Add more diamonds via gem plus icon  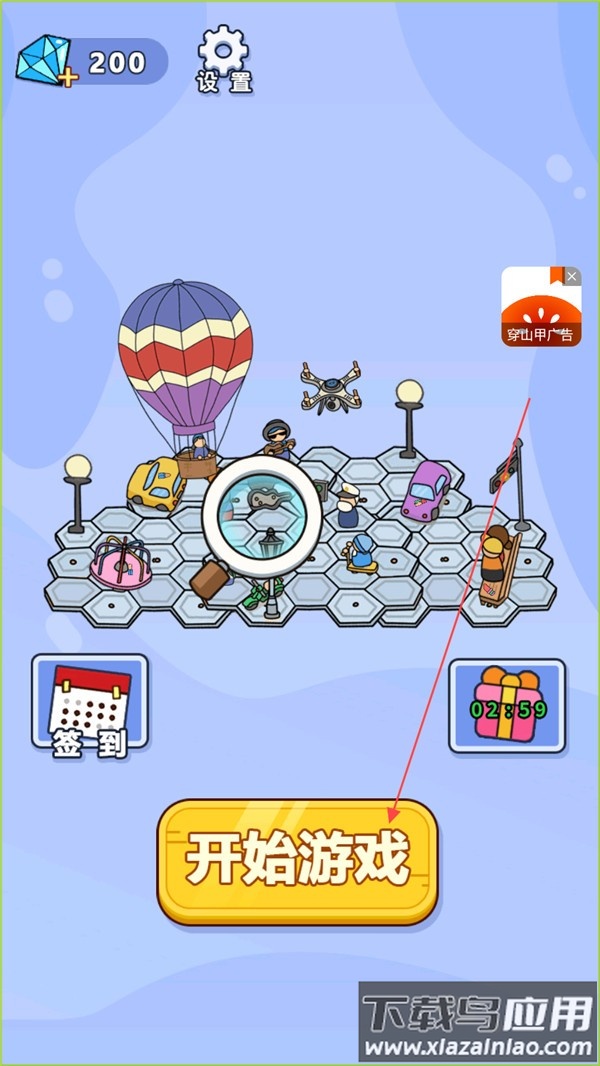44,63
